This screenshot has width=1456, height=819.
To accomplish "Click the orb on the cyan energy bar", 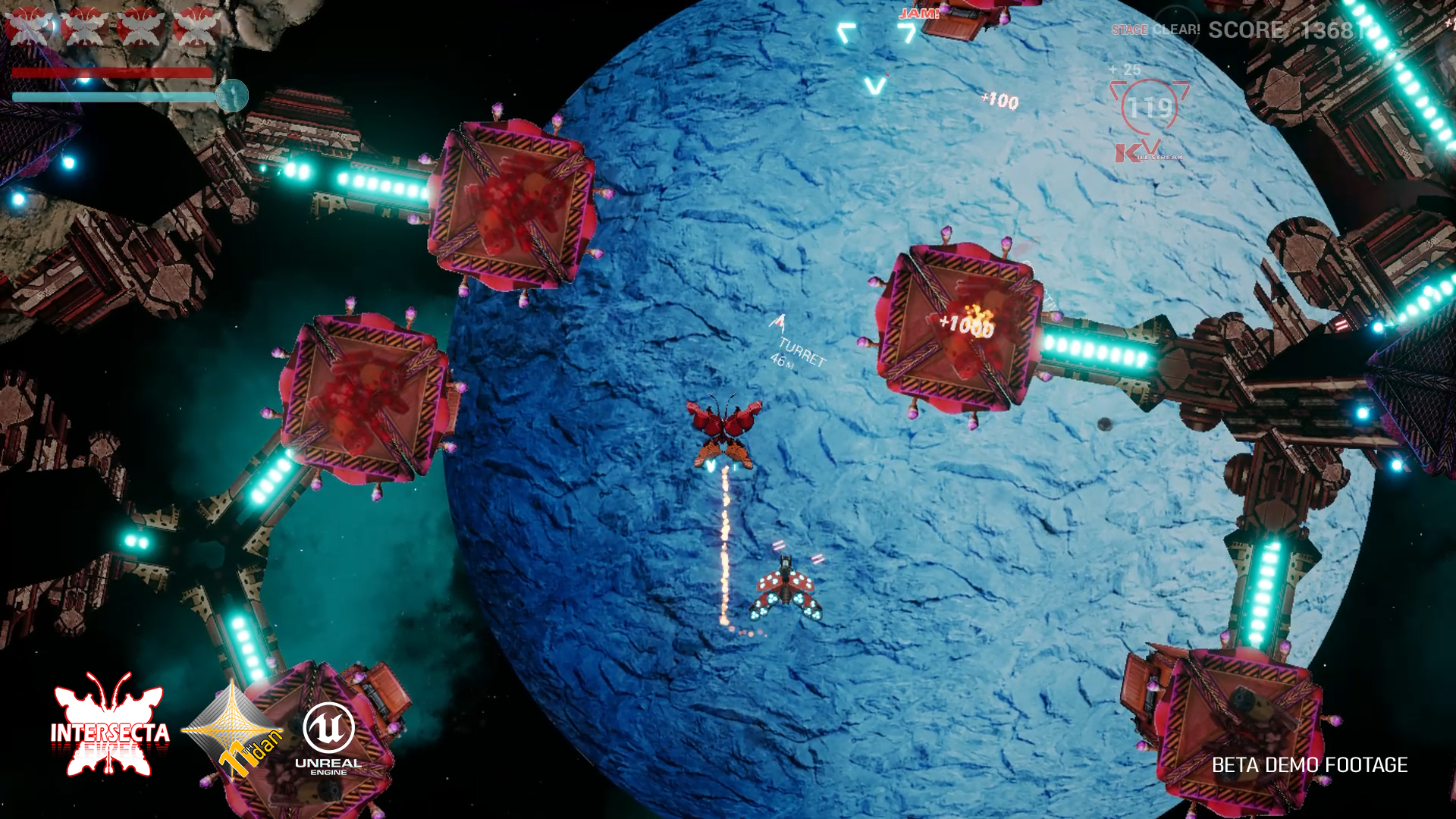I will pyautogui.click(x=232, y=96).
